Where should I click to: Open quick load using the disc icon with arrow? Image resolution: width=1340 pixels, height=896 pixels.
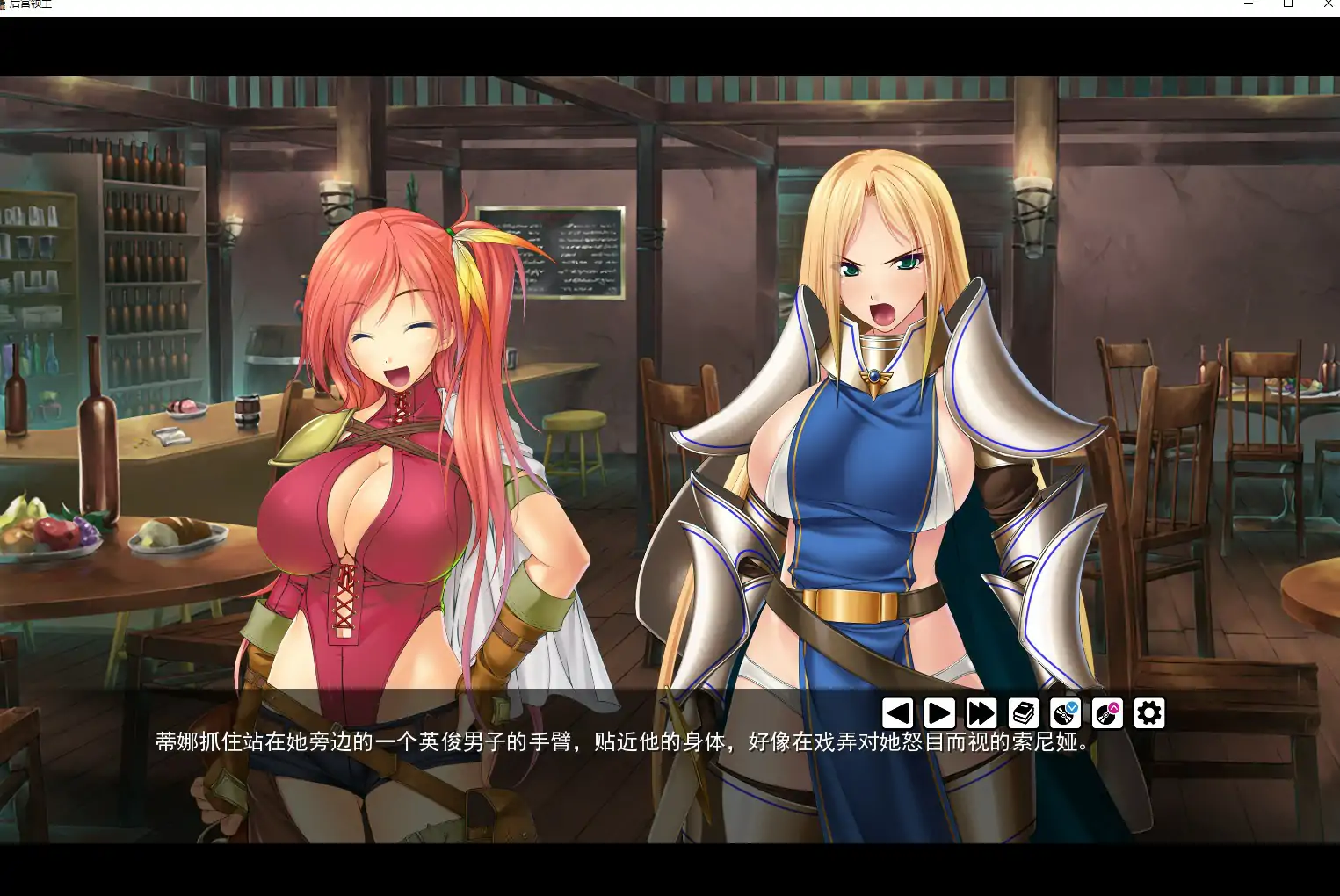click(1106, 713)
